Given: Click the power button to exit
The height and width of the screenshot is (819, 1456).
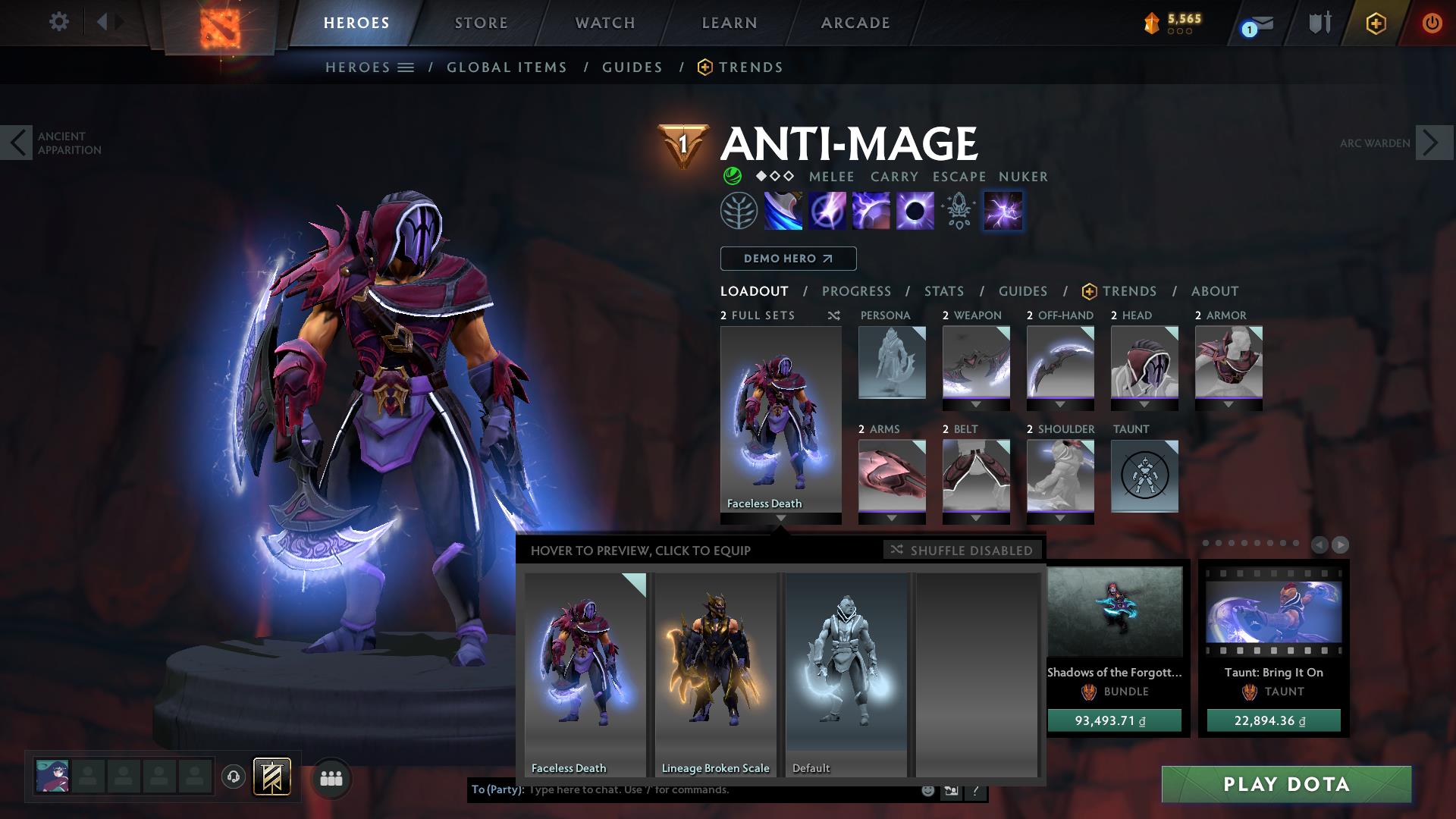Looking at the screenshot, I should 1430,23.
